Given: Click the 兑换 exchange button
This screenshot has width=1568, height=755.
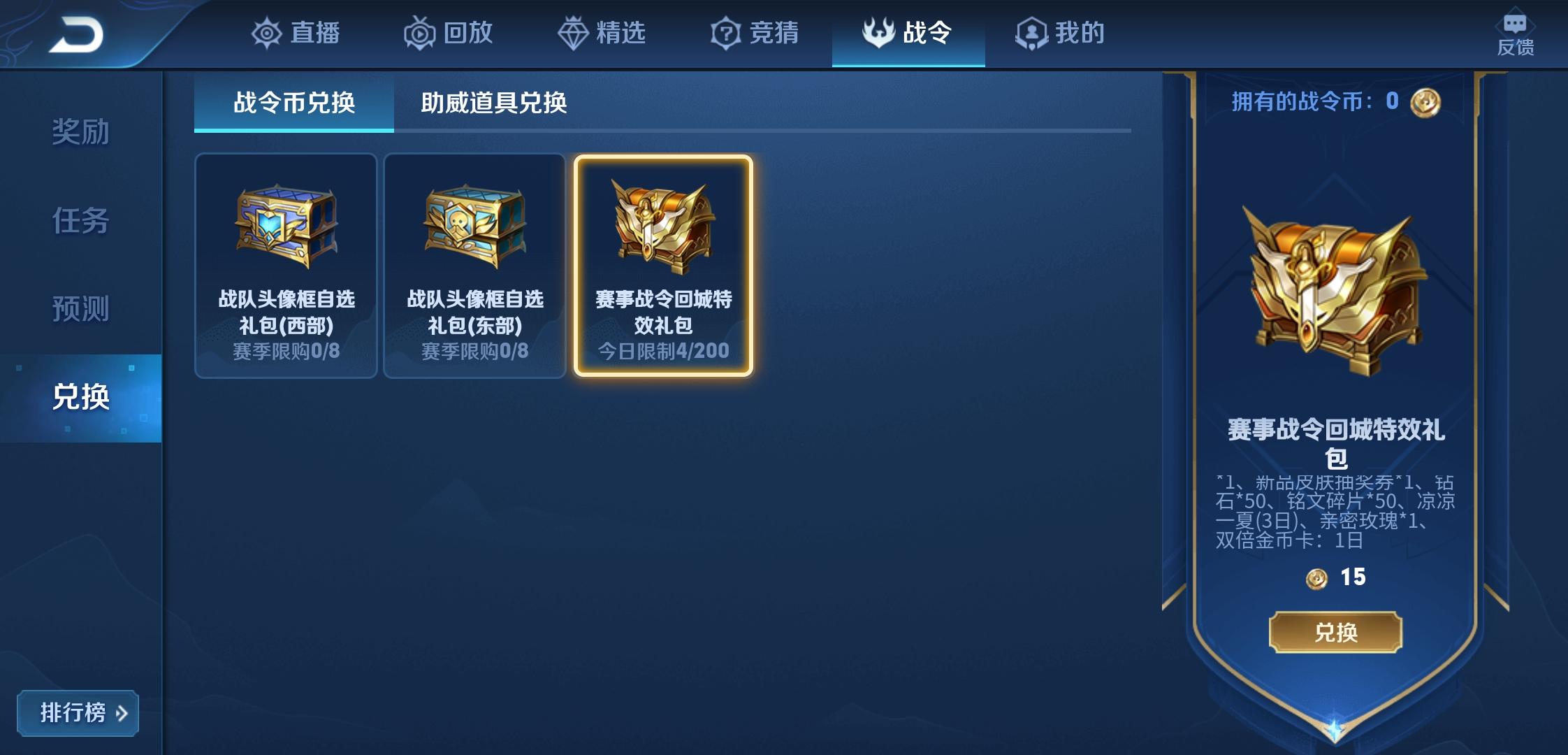Looking at the screenshot, I should pyautogui.click(x=1335, y=633).
